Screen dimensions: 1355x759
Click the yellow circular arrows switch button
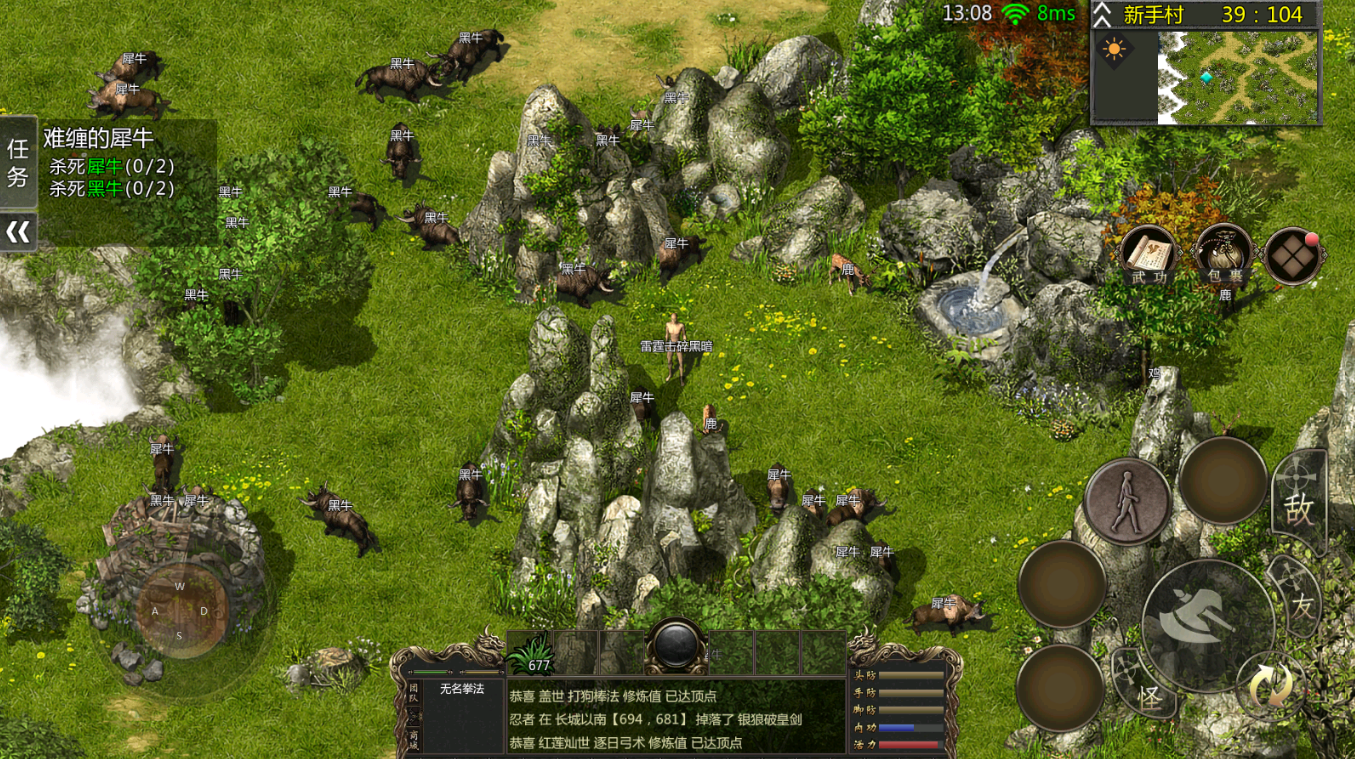pyautogui.click(x=1270, y=686)
